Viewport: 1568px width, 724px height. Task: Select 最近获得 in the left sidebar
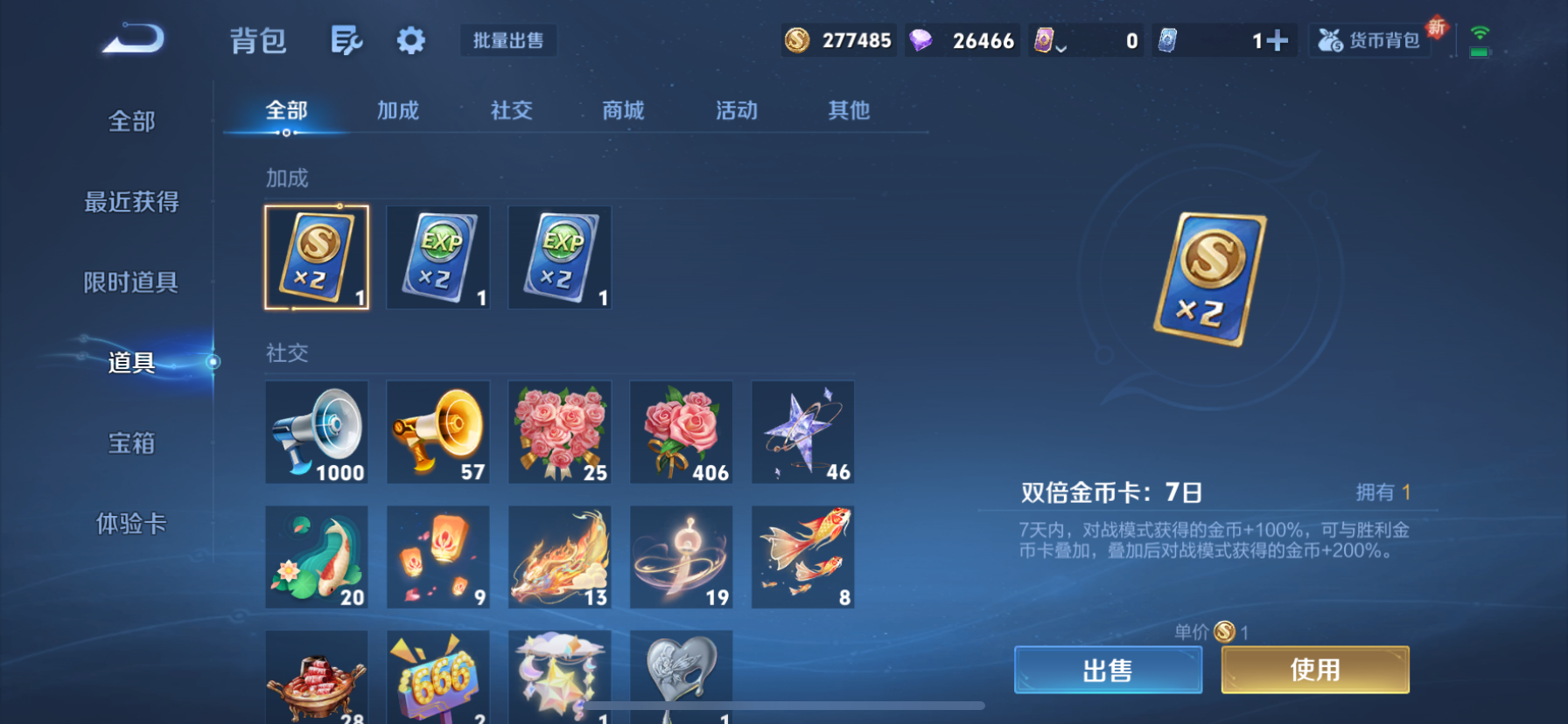tap(132, 202)
